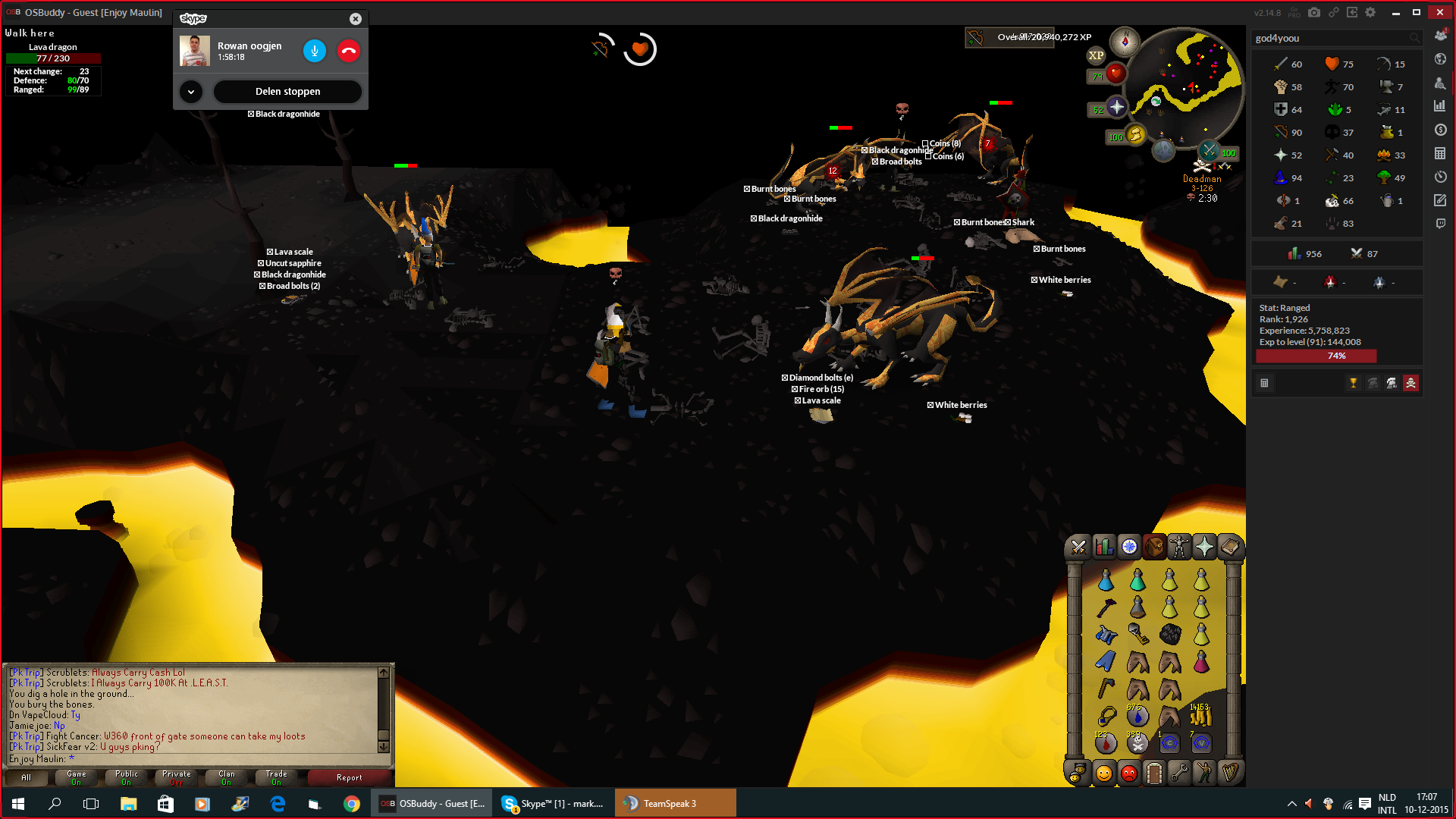Switch to the Skills stats tab
This screenshot has height=819, width=1456.
point(1104,547)
